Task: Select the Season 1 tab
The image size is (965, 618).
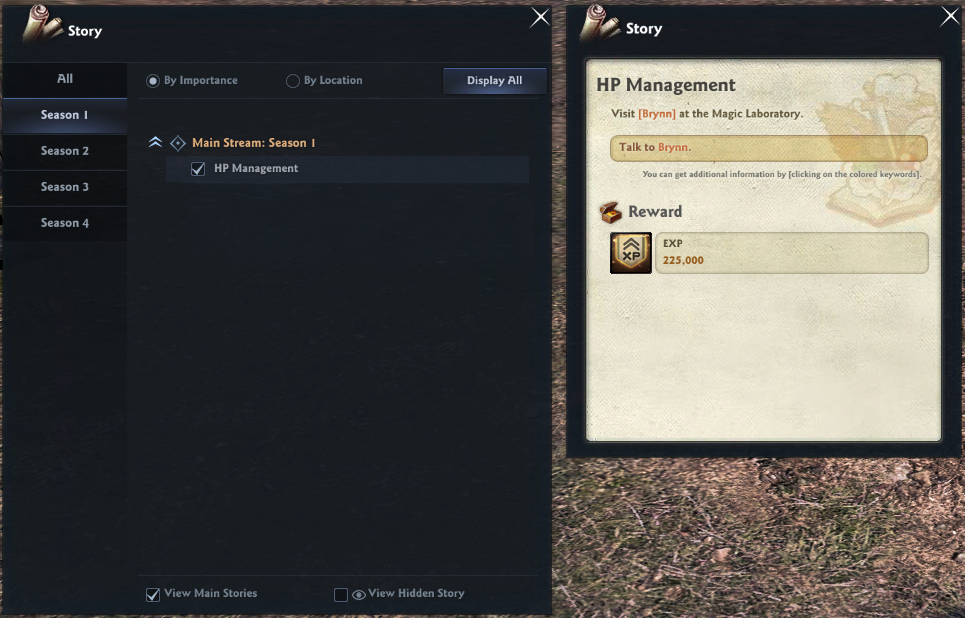Action: [64, 115]
